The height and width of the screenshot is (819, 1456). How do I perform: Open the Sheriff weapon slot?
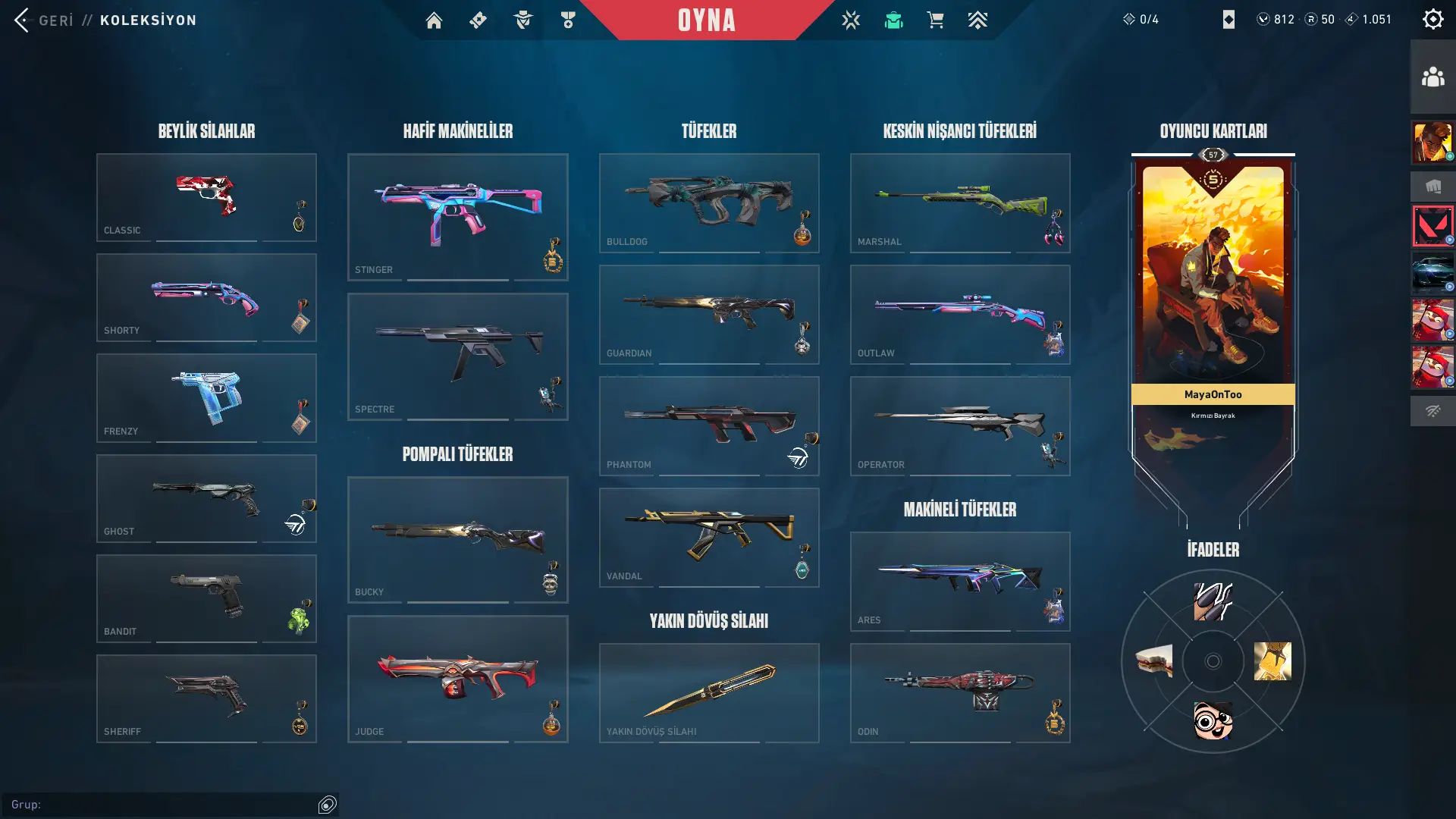206,698
